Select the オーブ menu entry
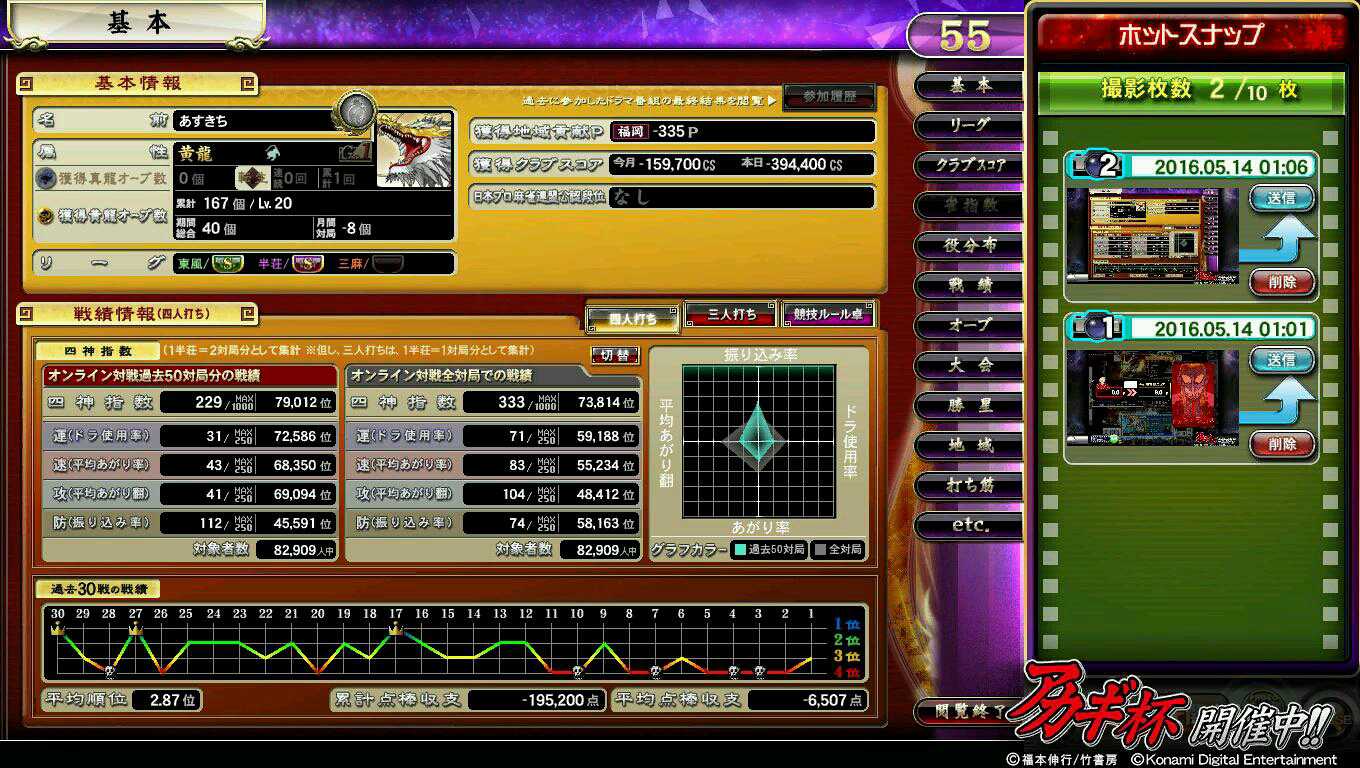 point(968,325)
